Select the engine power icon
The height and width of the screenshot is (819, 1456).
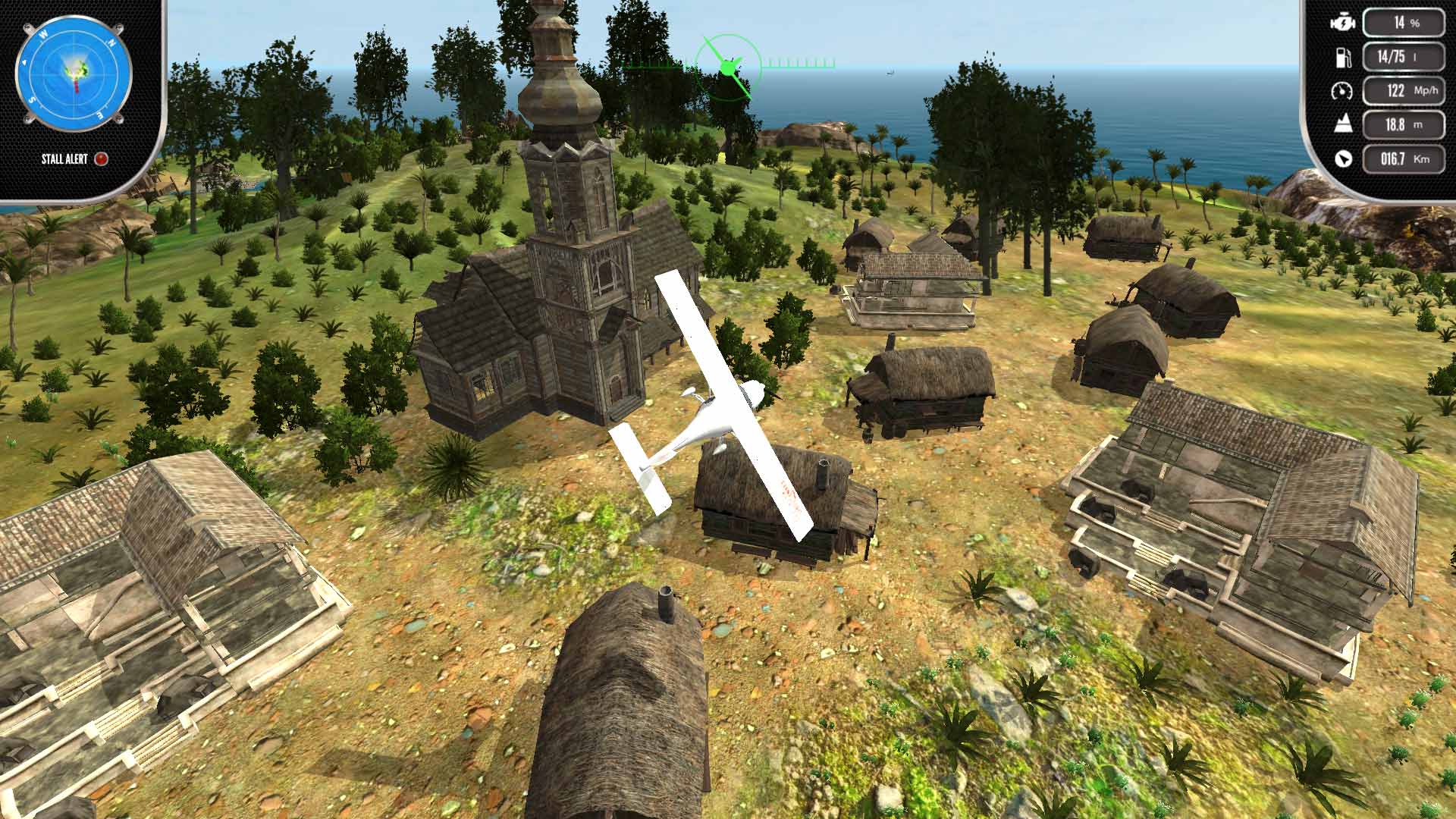[1344, 24]
